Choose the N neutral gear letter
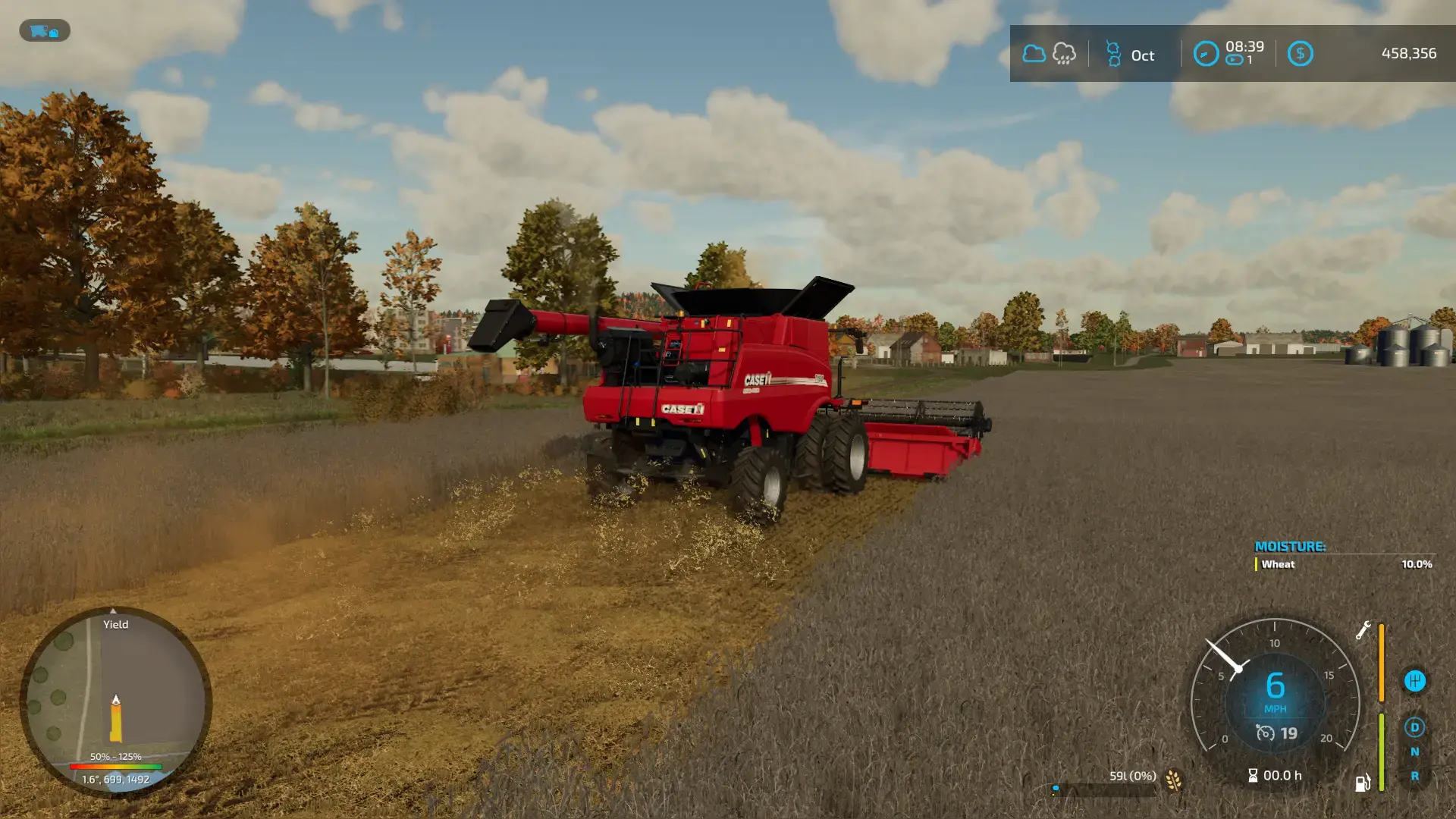1456x819 pixels. coord(1414,752)
